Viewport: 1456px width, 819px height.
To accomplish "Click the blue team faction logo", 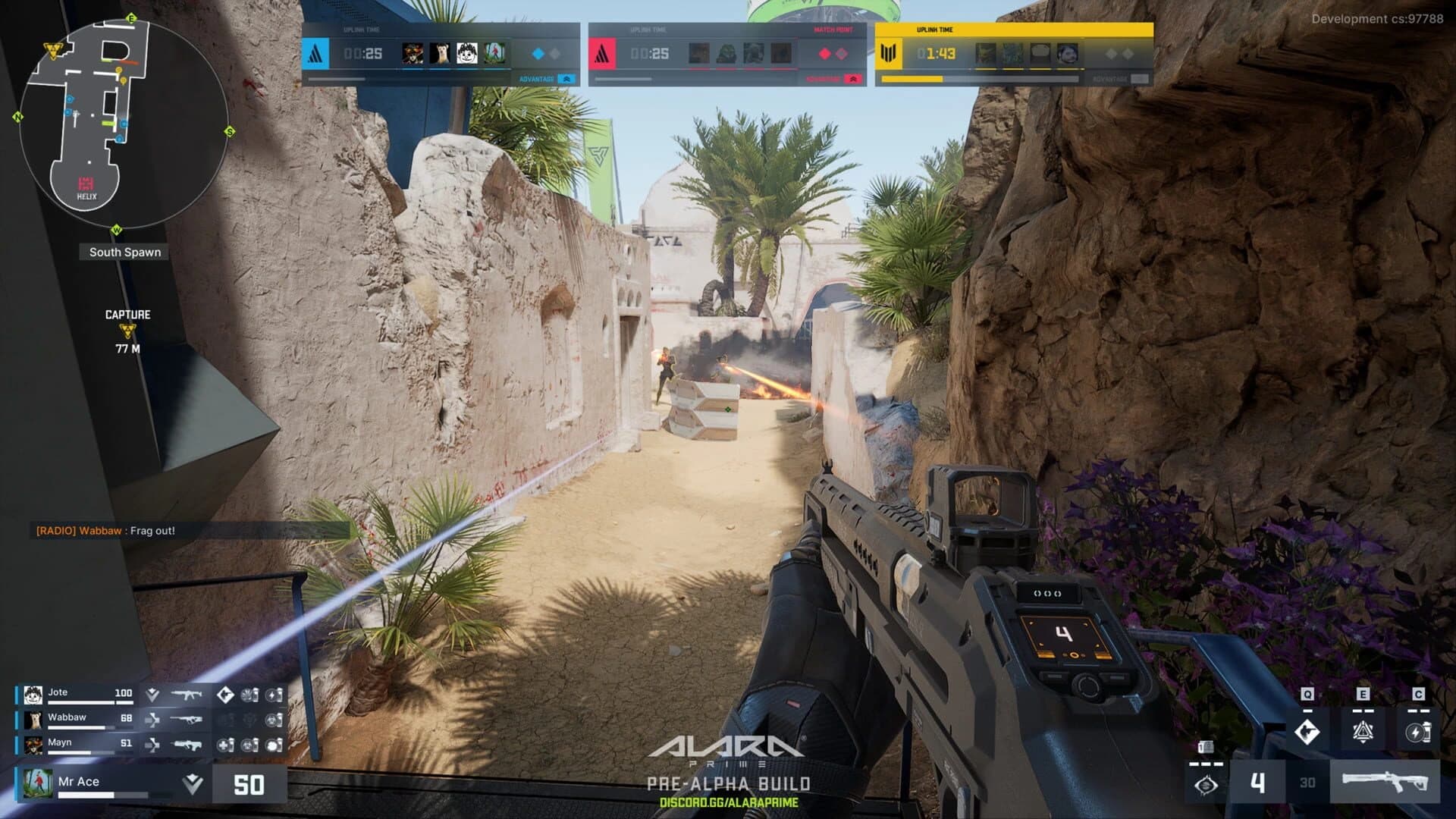I will point(315,54).
